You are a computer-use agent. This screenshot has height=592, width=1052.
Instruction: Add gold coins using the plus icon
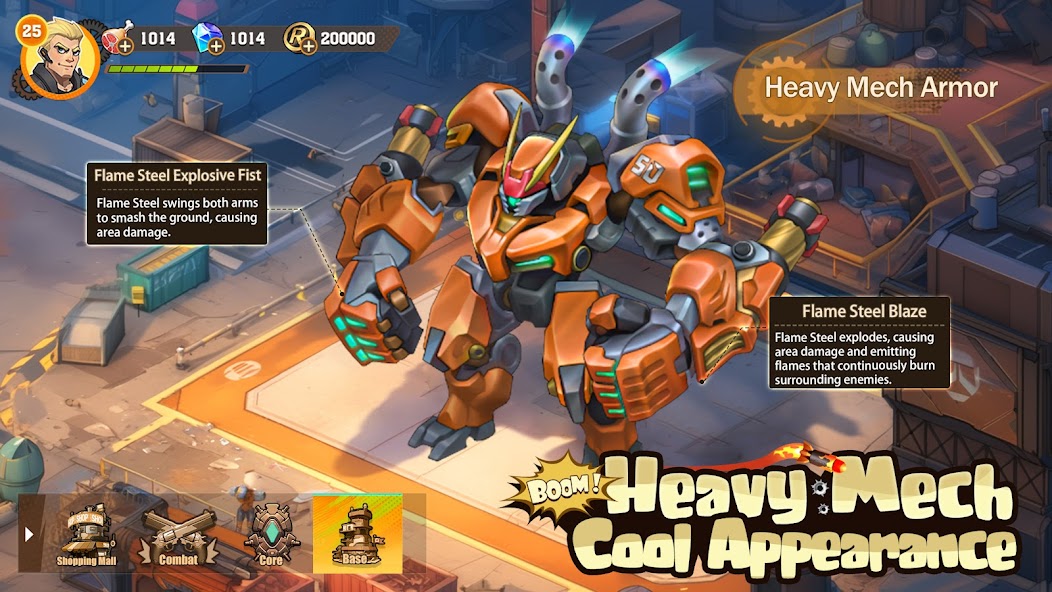(307, 46)
